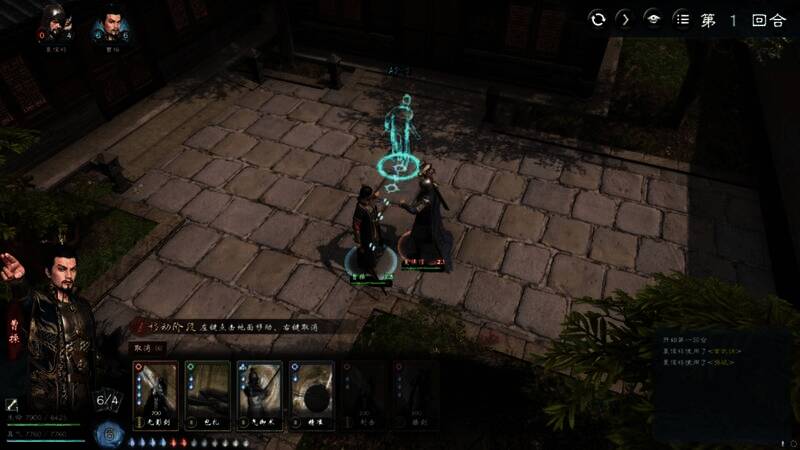
Task: Click the blue round emblem beside the cards
Action: point(107,433)
